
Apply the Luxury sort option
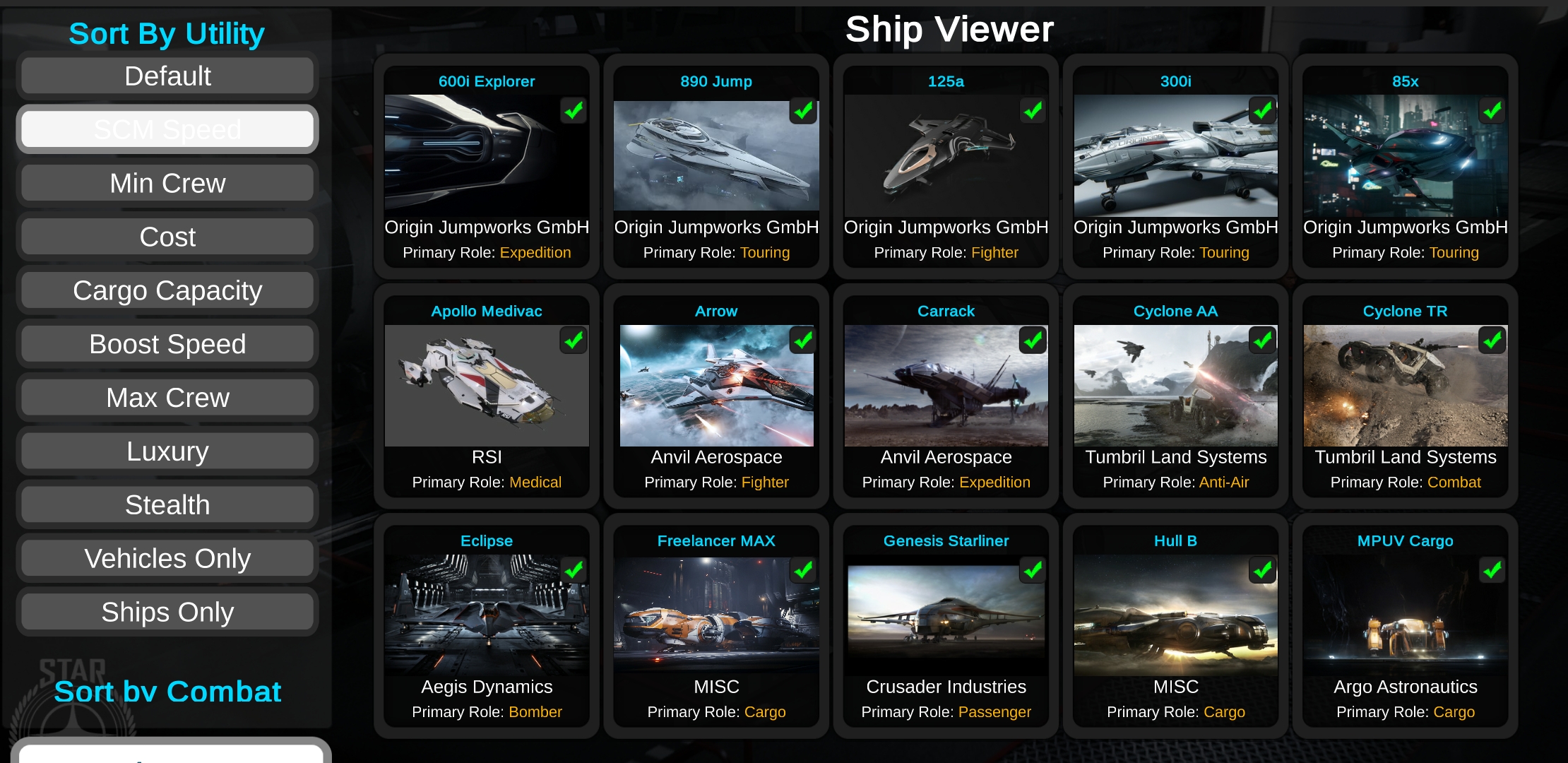point(167,451)
